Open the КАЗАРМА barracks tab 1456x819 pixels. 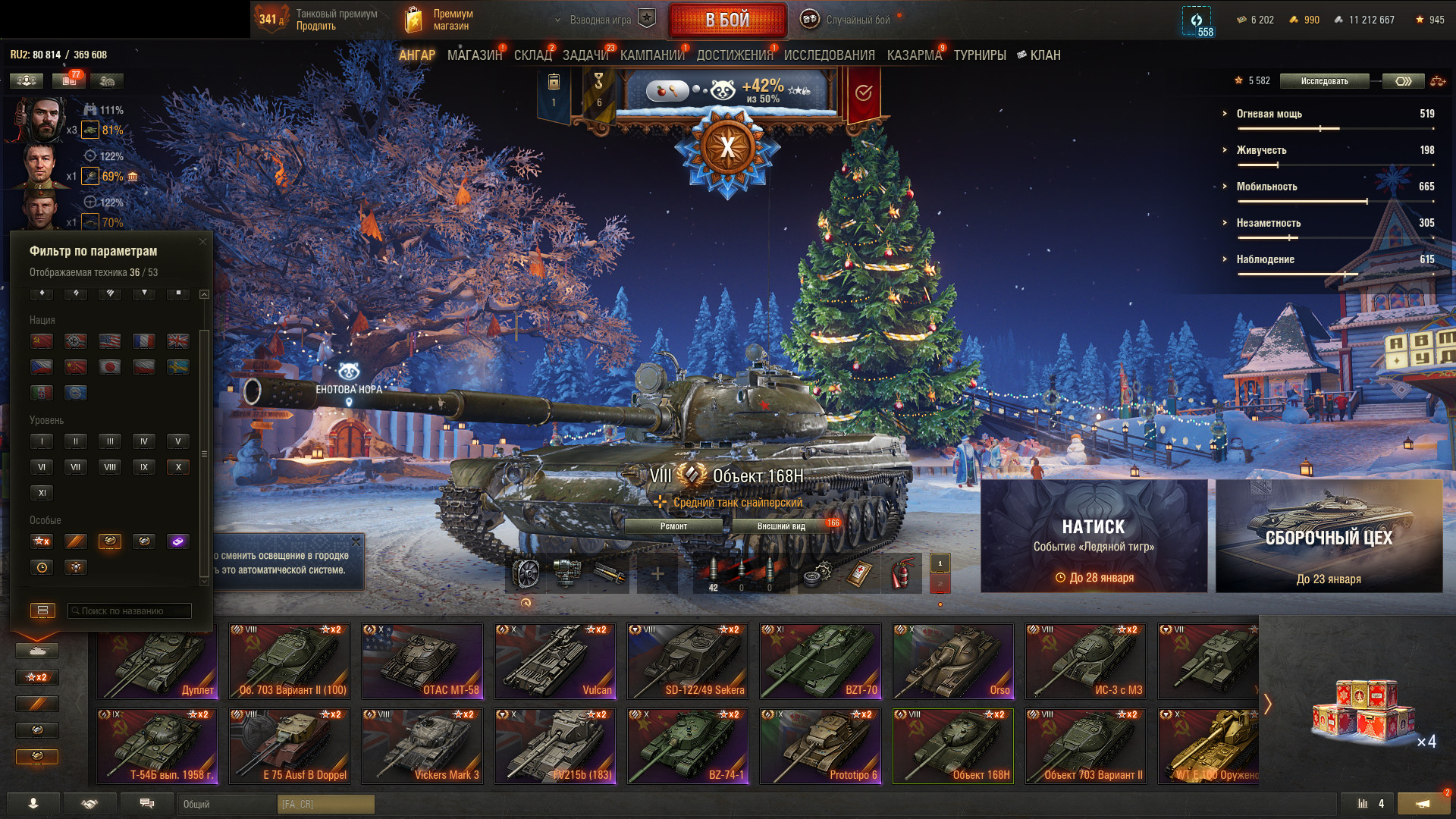(x=914, y=55)
